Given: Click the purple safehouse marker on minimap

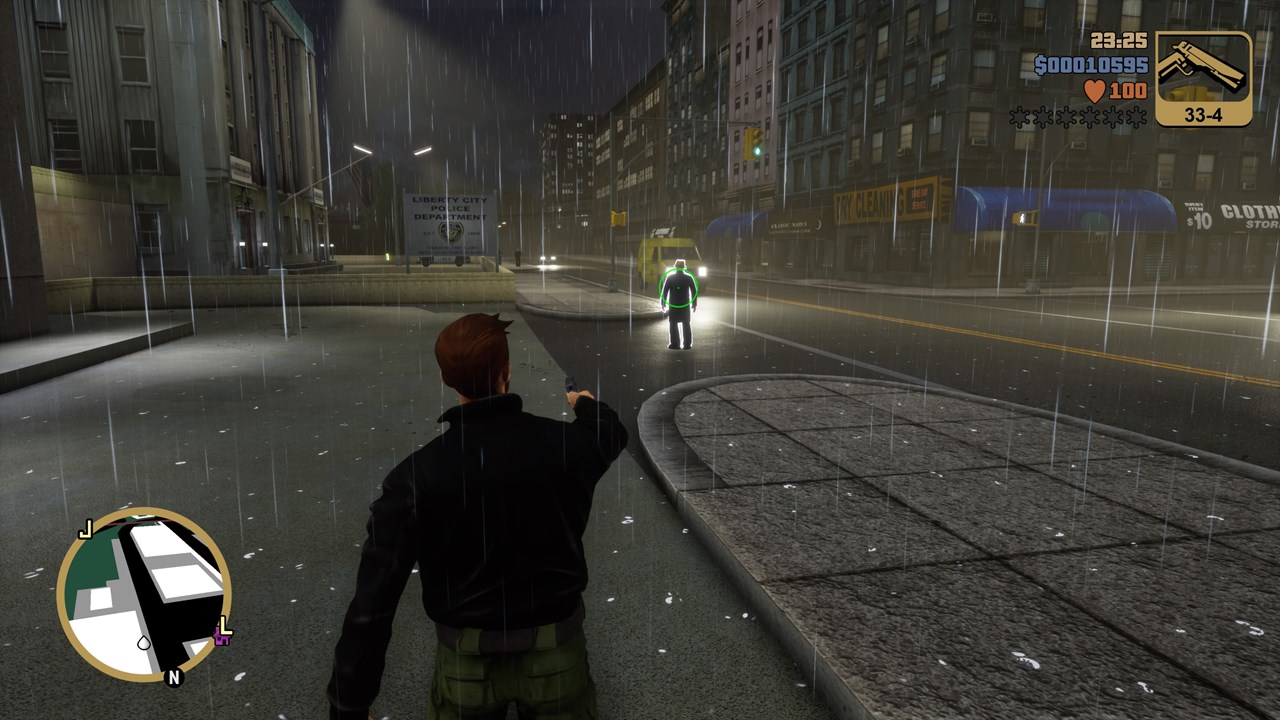Looking at the screenshot, I should pos(219,637).
